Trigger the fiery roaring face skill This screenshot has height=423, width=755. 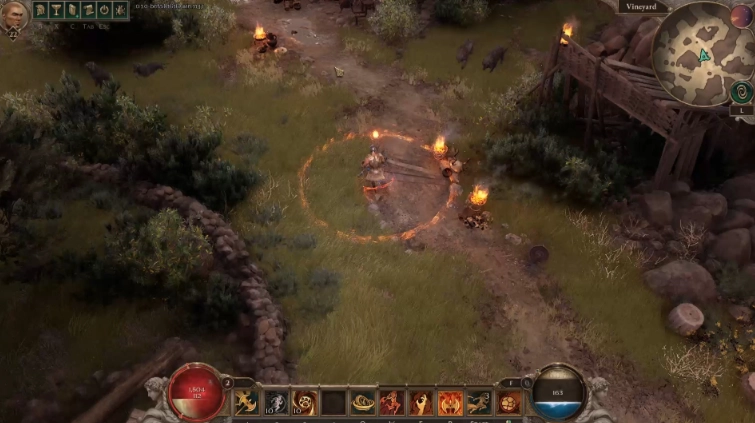pos(451,402)
